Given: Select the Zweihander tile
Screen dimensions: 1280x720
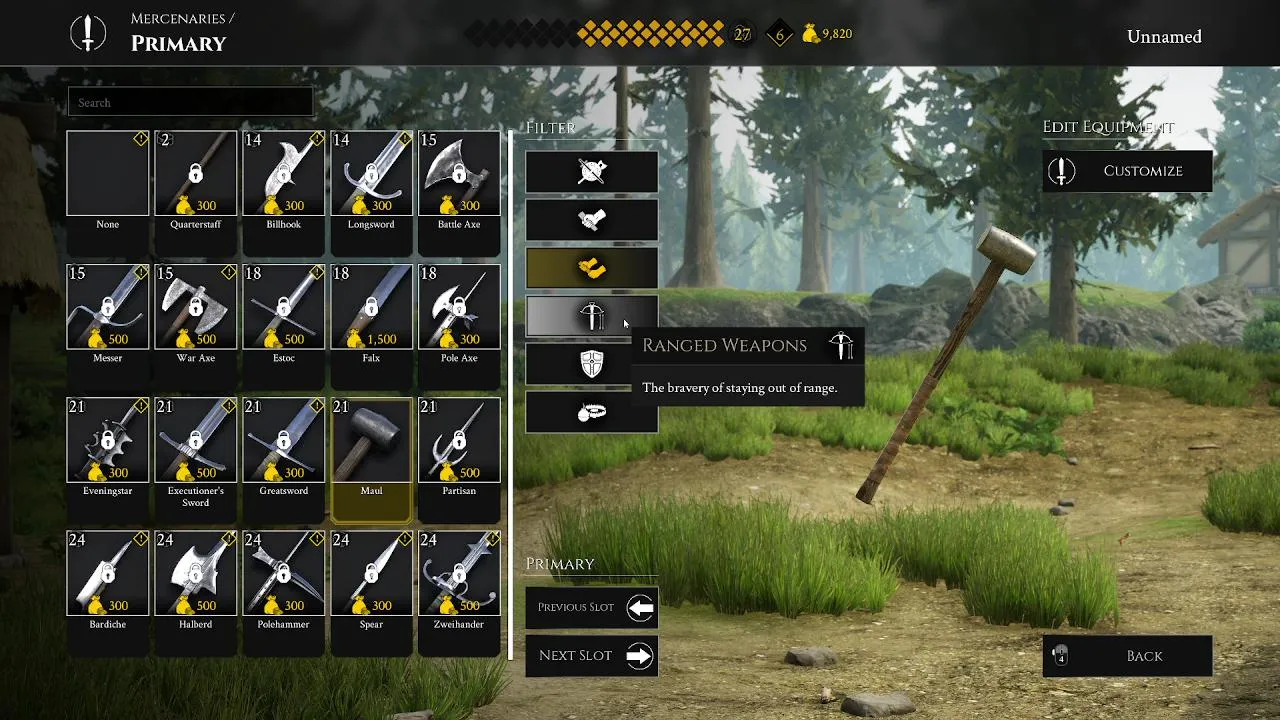Looking at the screenshot, I should tap(459, 574).
